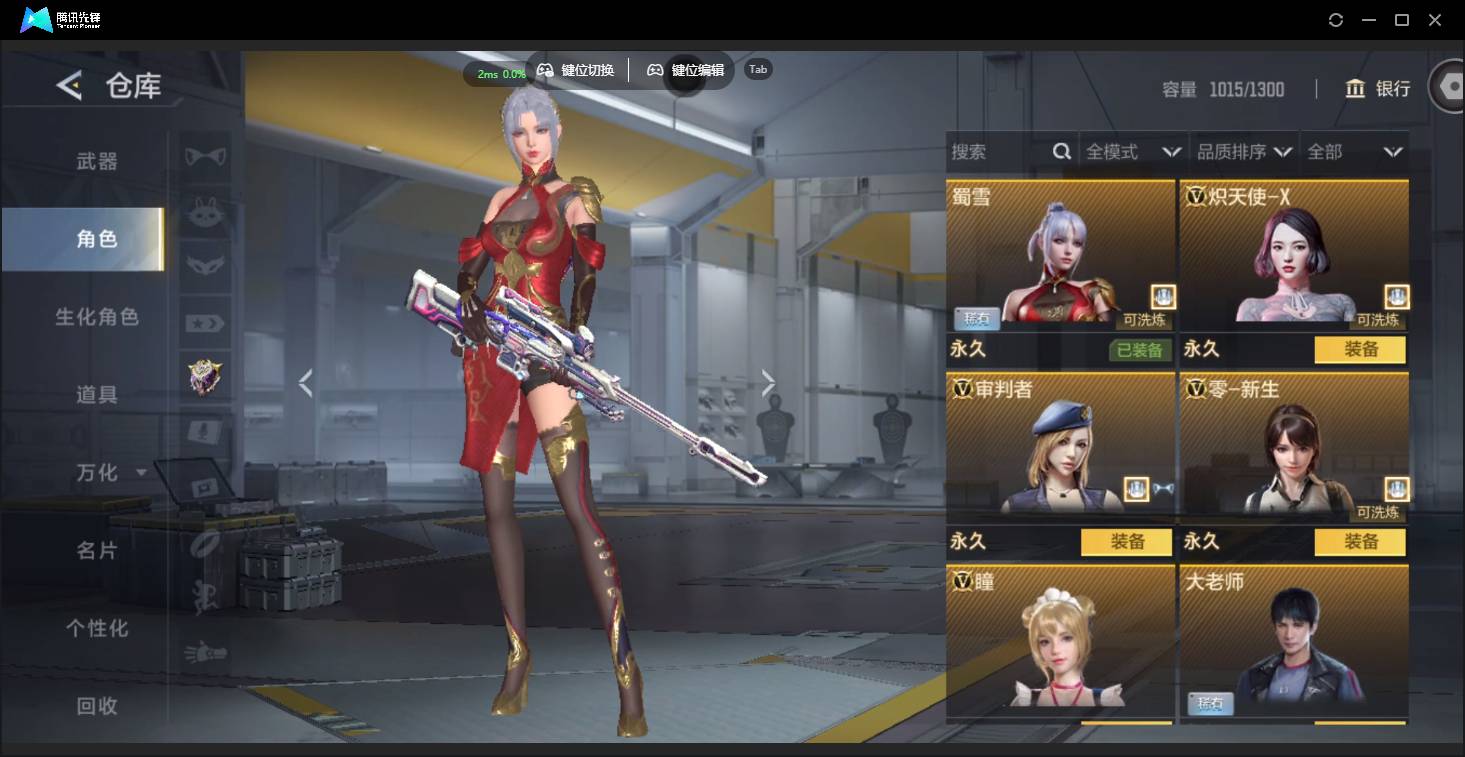Viewport: 1465px width, 757px height.
Task: Go back using the arrow beside 仓库
Action: click(x=68, y=86)
